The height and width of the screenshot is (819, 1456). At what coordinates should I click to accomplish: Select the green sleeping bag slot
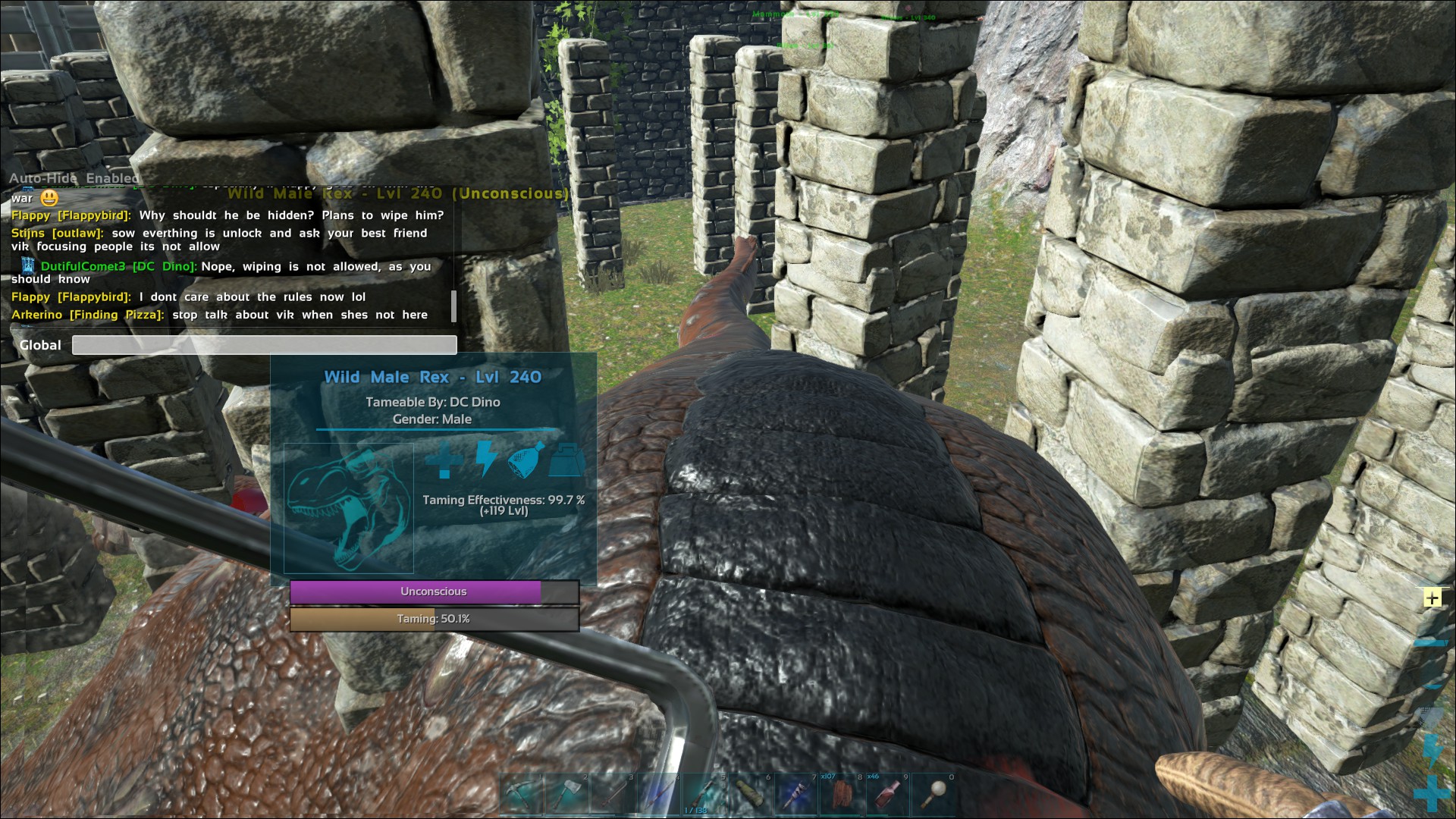(x=749, y=795)
